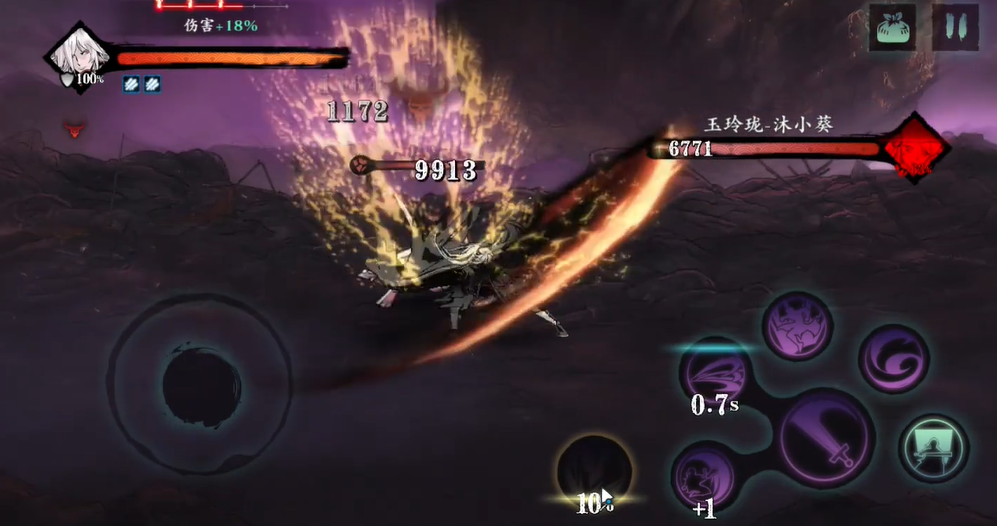The height and width of the screenshot is (526, 997).
Task: Tap the sword basic attack button
Action: click(827, 438)
